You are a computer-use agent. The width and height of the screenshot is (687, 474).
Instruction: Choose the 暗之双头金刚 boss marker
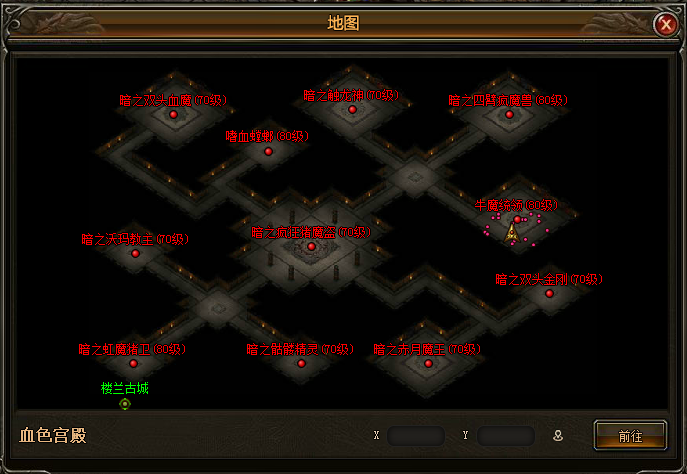pyautogui.click(x=549, y=293)
